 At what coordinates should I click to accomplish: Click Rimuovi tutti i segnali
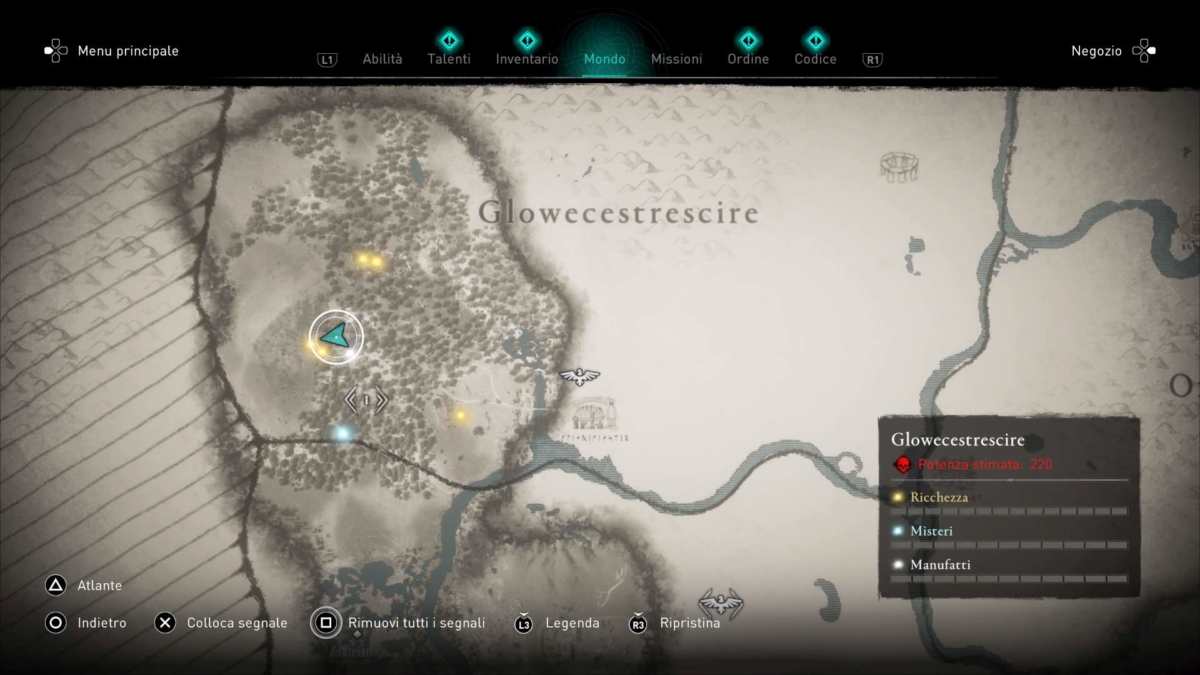416,623
